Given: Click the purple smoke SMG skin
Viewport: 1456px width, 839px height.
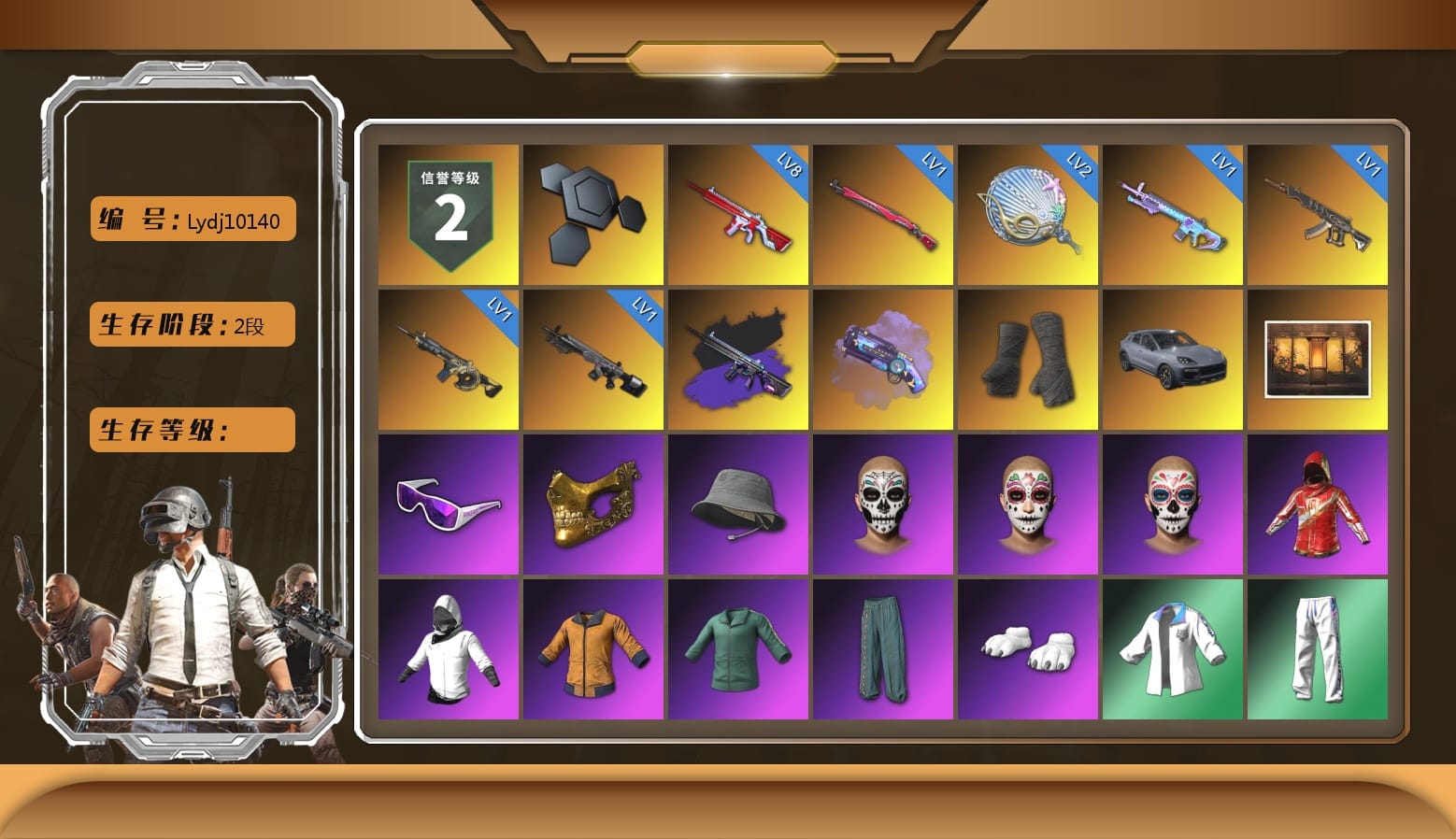Looking at the screenshot, I should tap(737, 358).
